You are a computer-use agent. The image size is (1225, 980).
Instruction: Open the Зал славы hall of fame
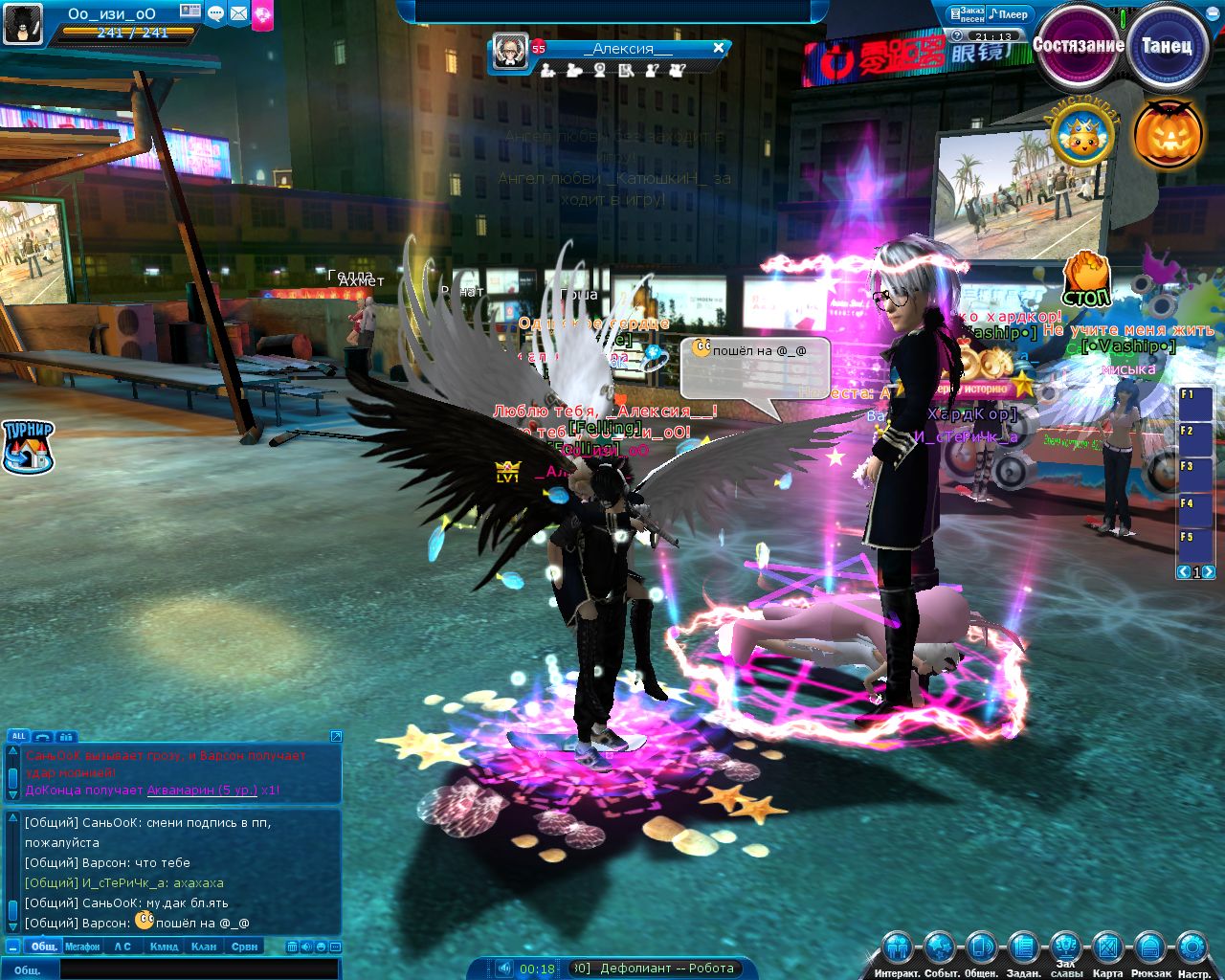1065,949
